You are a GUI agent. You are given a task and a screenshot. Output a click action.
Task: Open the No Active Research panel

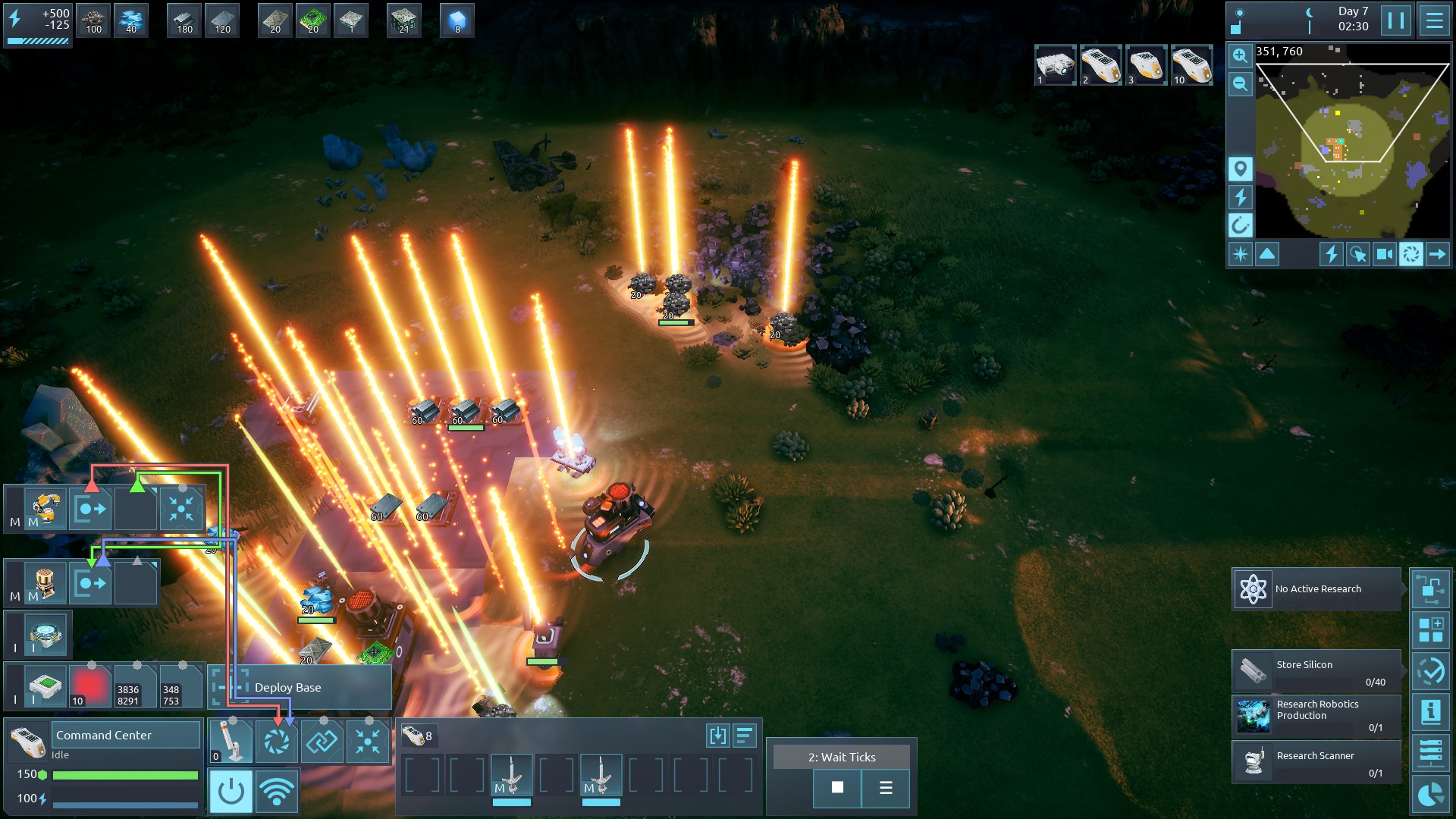pos(1316,589)
